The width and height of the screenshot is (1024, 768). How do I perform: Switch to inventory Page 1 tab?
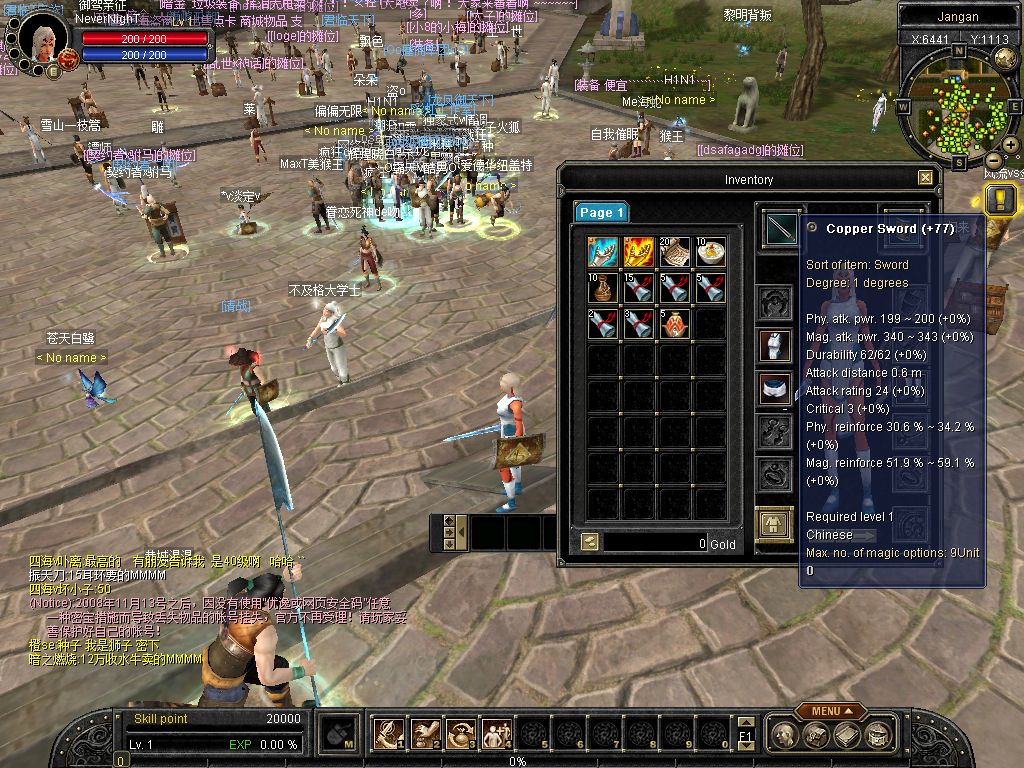coord(601,212)
